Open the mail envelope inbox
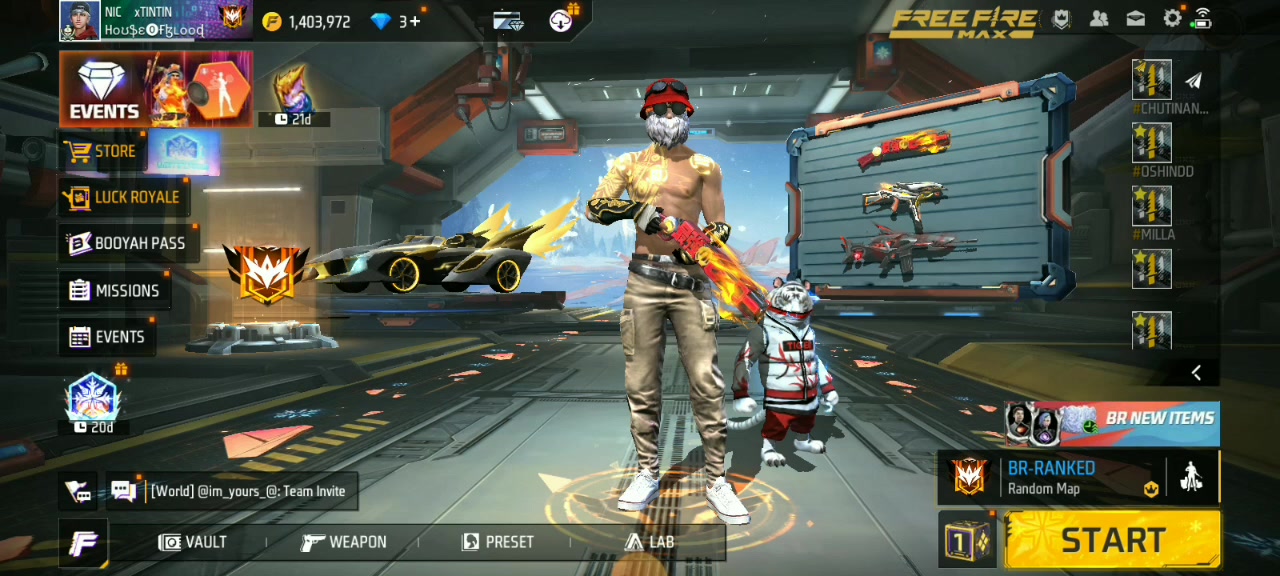Viewport: 1280px width, 576px height. click(x=1136, y=19)
